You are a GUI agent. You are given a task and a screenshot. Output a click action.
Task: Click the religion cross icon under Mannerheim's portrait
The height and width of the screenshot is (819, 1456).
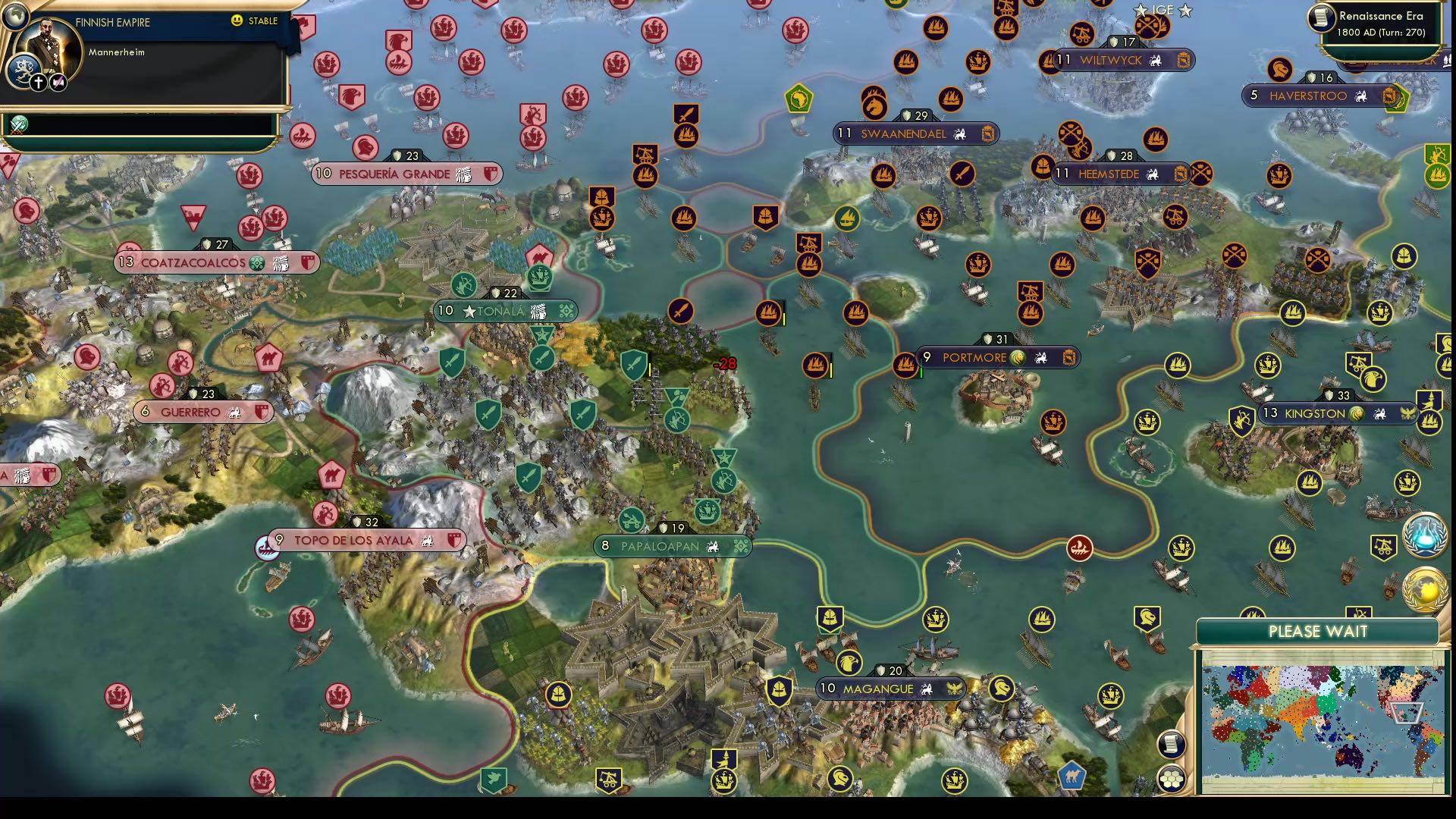(37, 81)
